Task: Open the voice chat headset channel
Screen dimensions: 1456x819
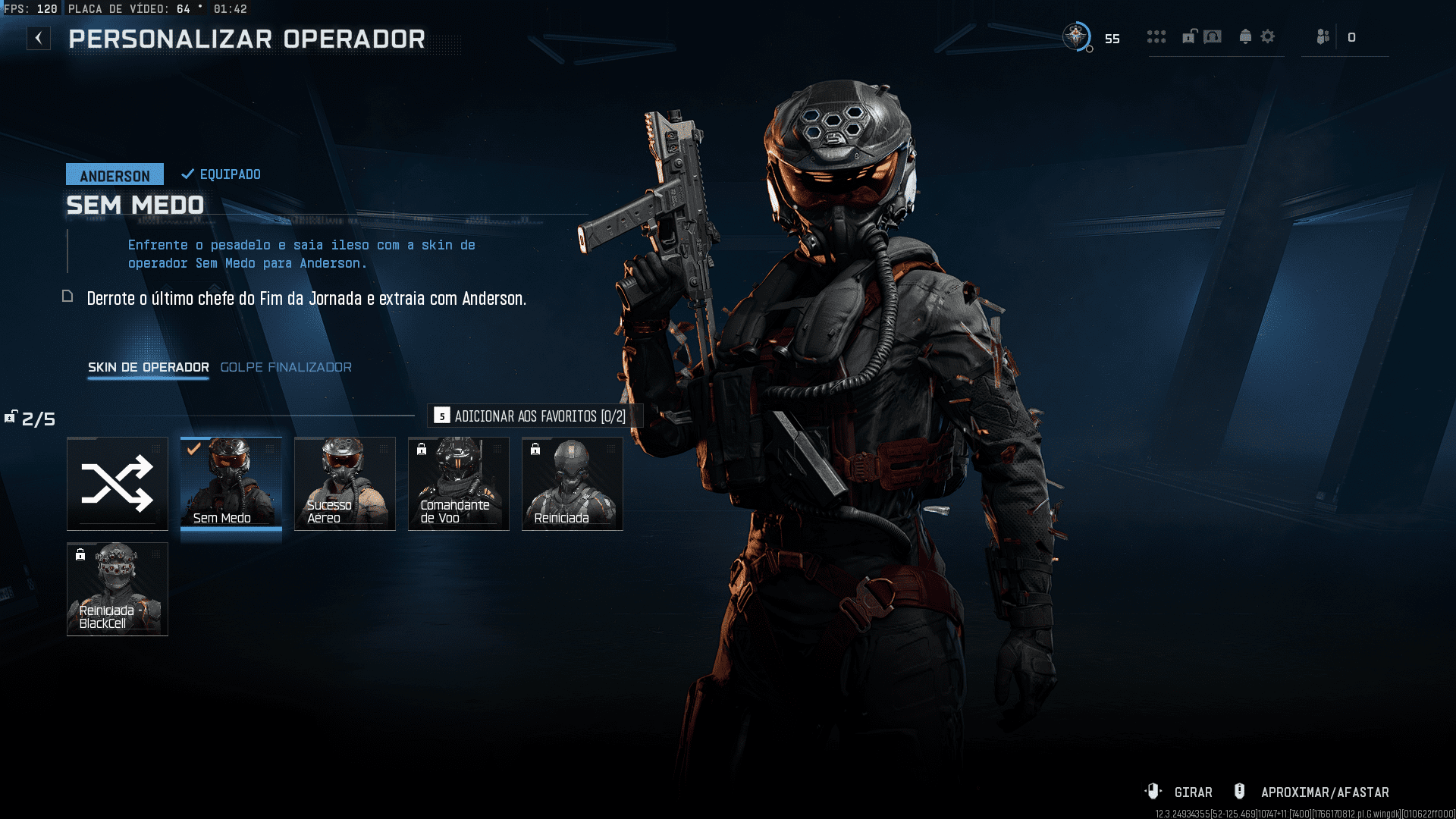Action: [1213, 36]
